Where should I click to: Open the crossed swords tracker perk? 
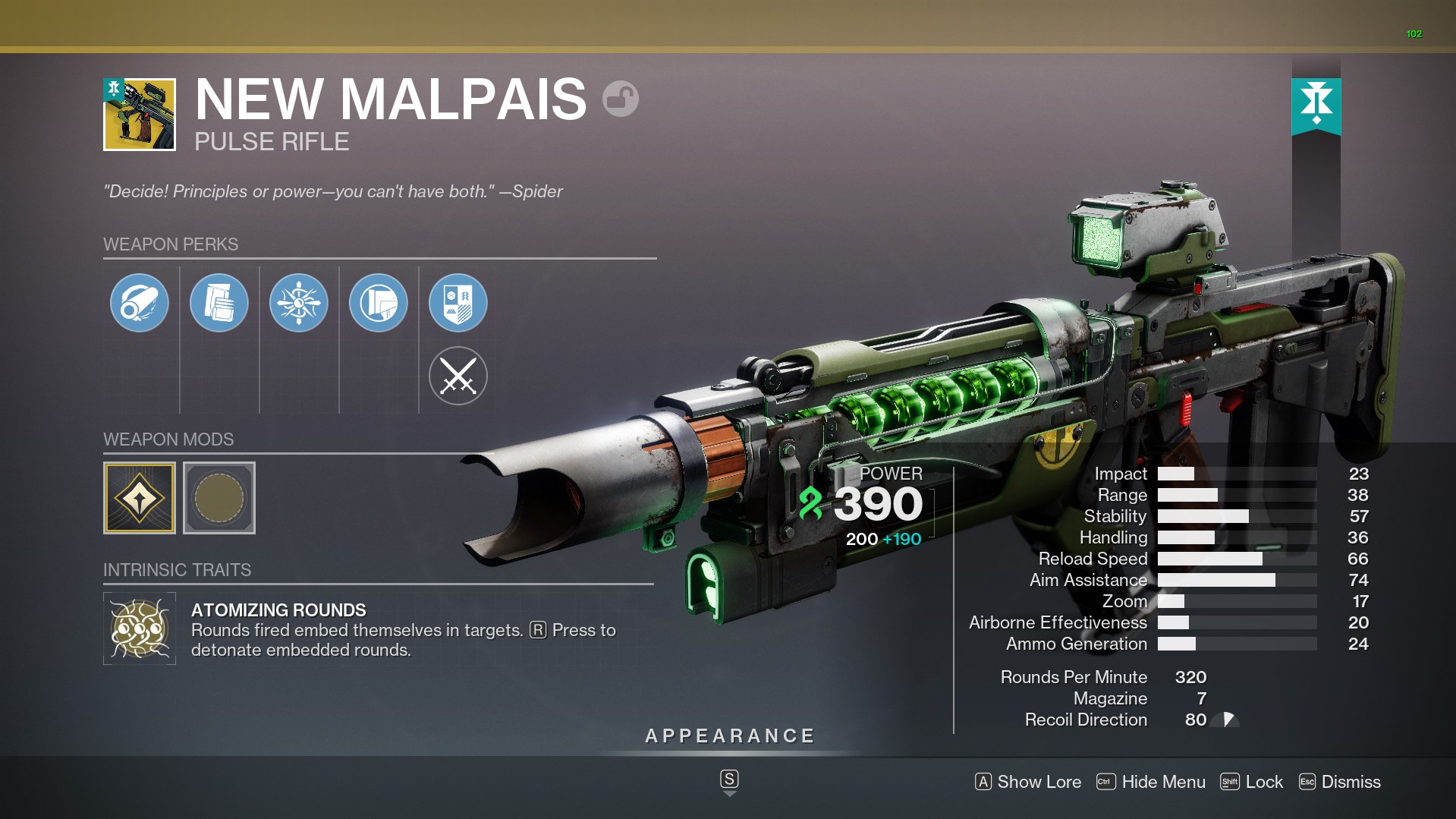click(x=458, y=376)
